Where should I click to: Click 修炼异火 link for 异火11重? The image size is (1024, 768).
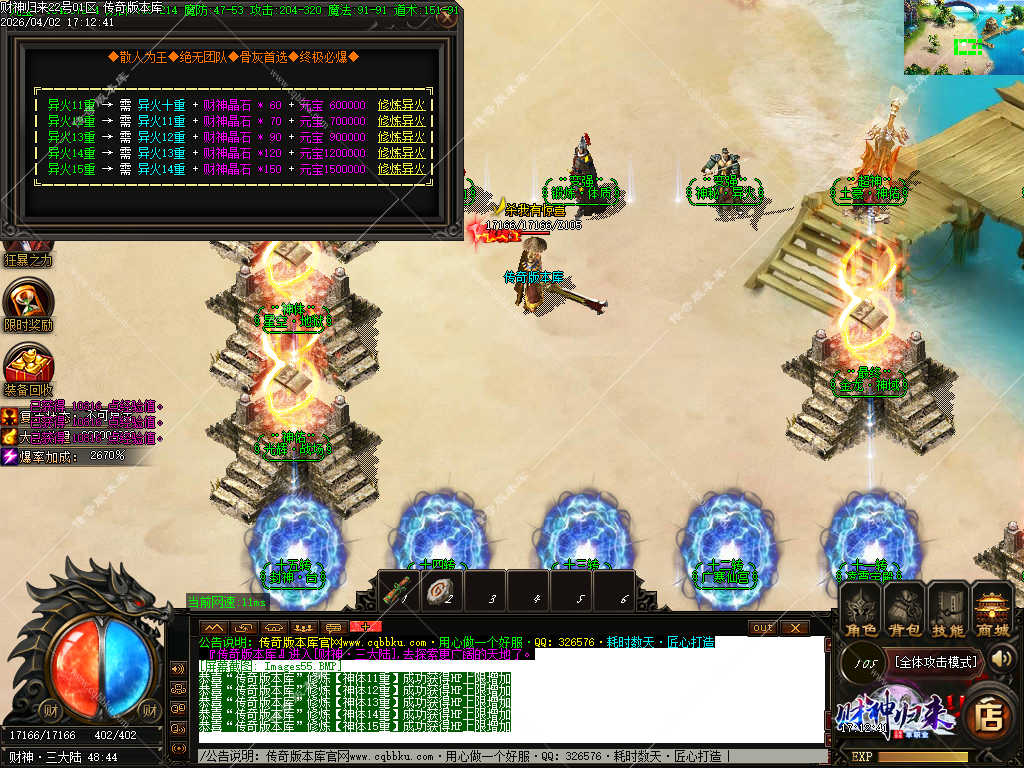(402, 105)
